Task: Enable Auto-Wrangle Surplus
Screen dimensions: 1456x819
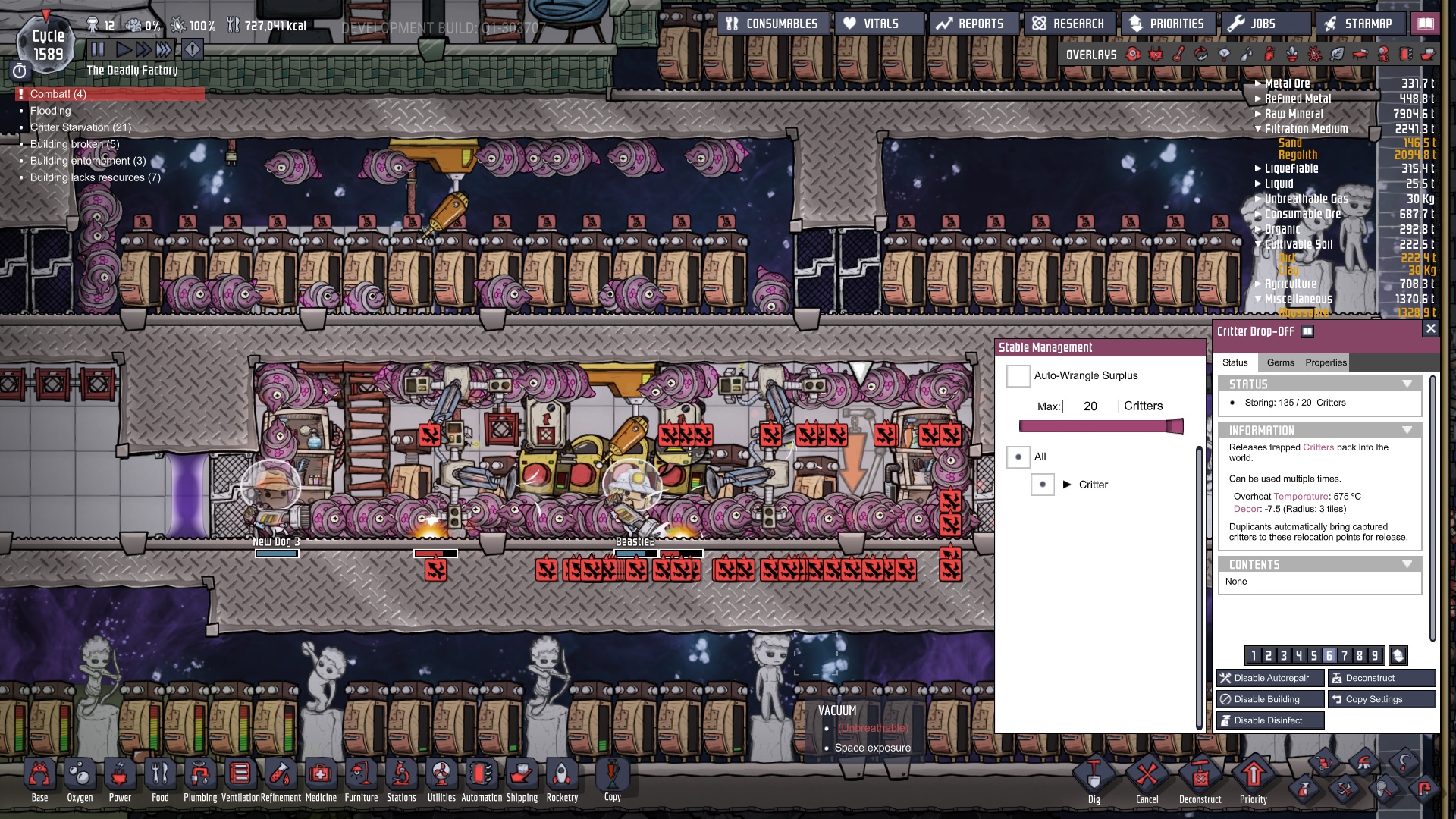Action: click(x=1018, y=375)
